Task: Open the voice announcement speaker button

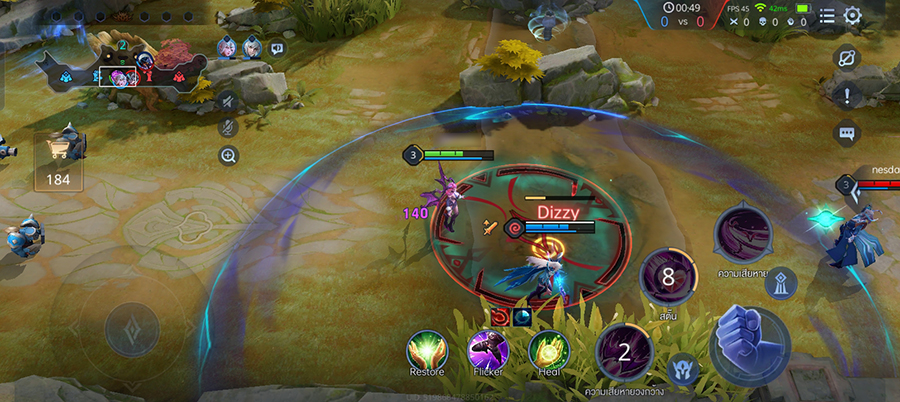Action: (x=277, y=48)
